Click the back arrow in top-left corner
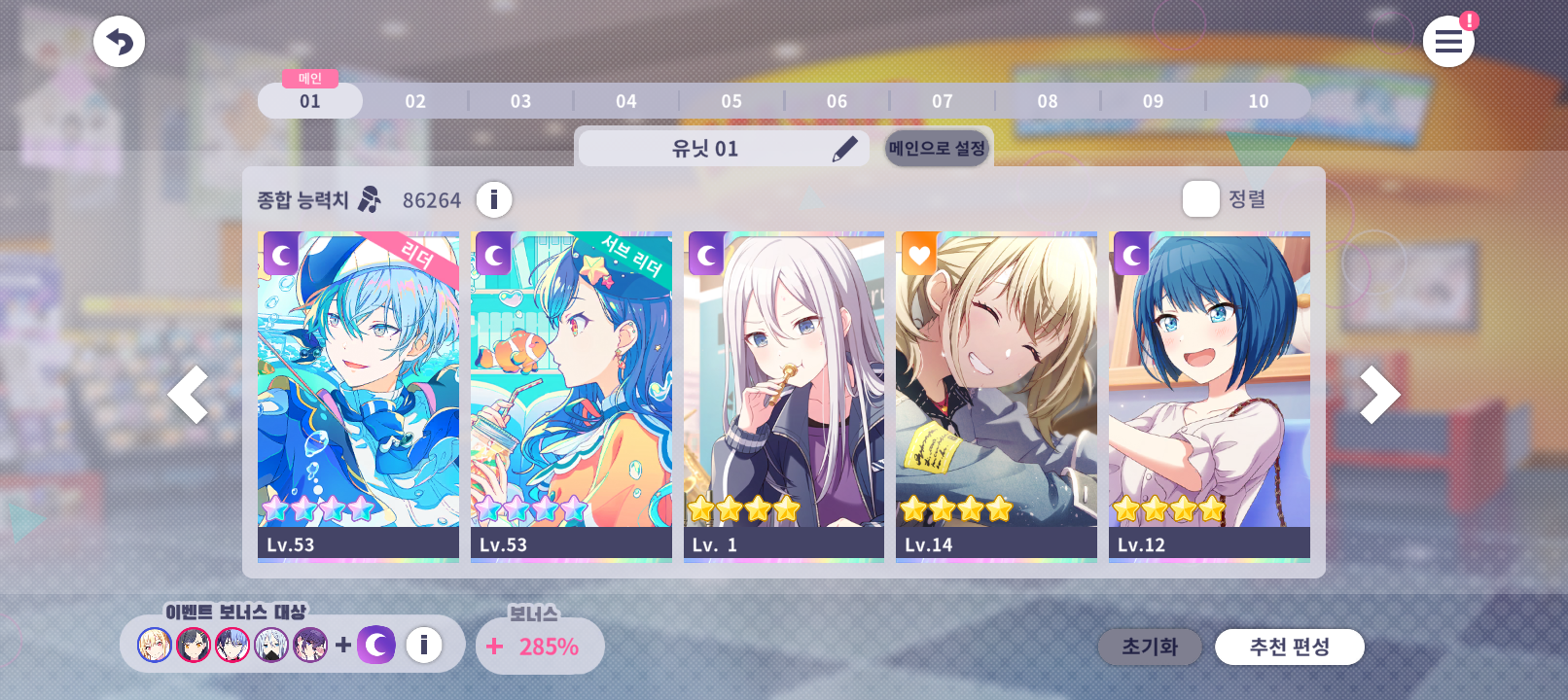This screenshot has width=1568, height=700. 119,41
